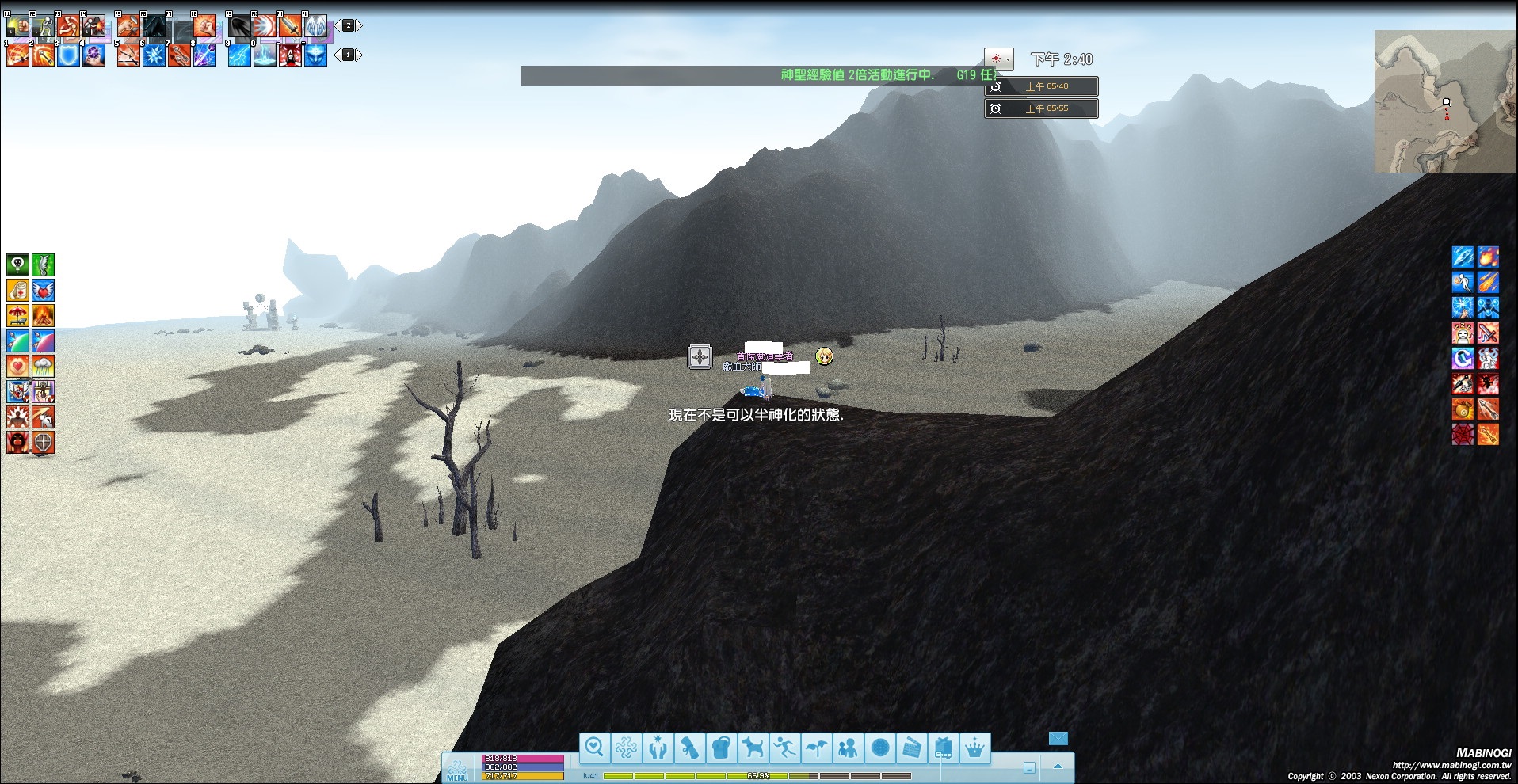
Task: Activate the flaming sword skill on F11
Action: (x=290, y=26)
